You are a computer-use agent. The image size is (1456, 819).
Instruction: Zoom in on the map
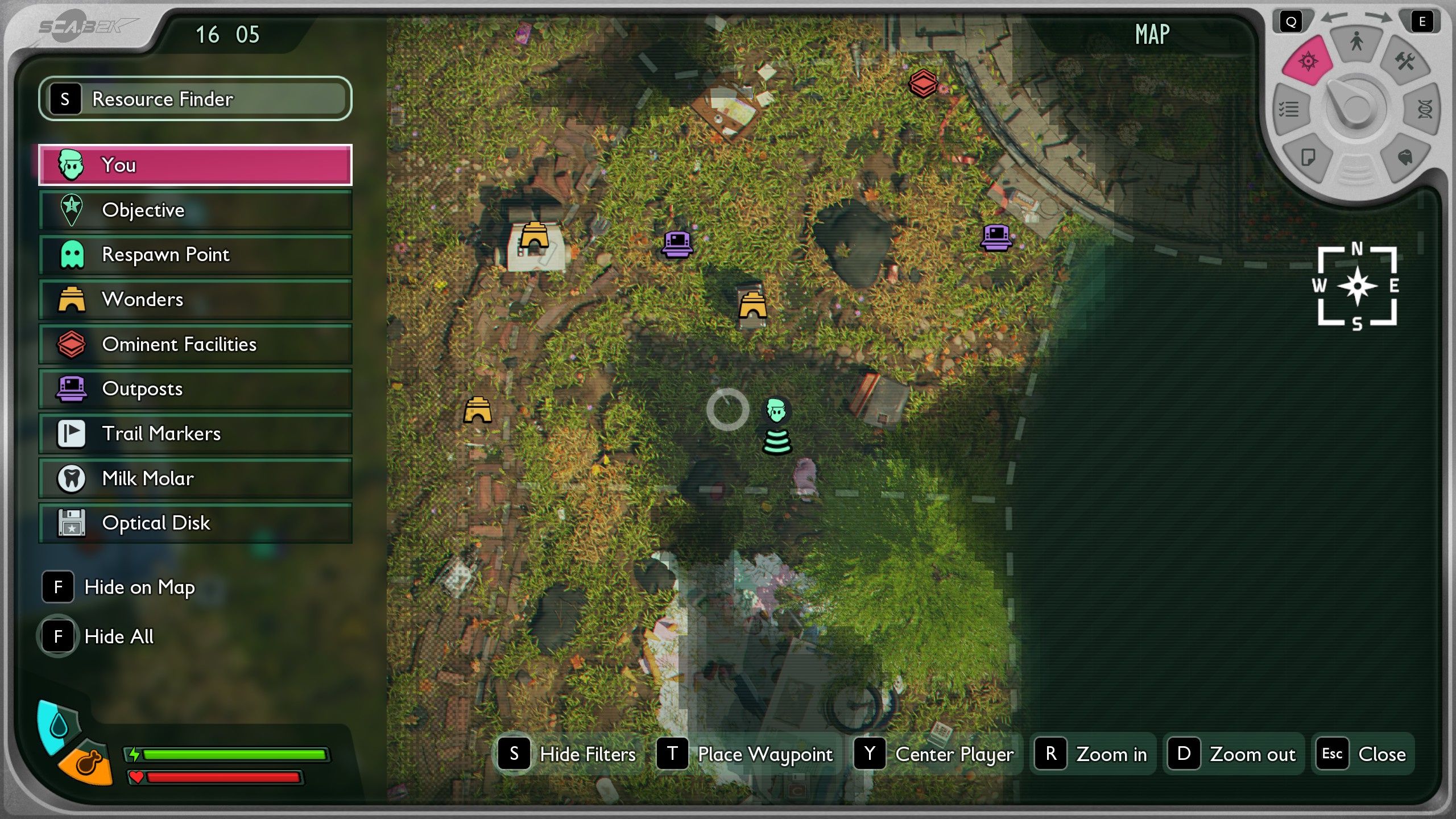coord(1092,754)
